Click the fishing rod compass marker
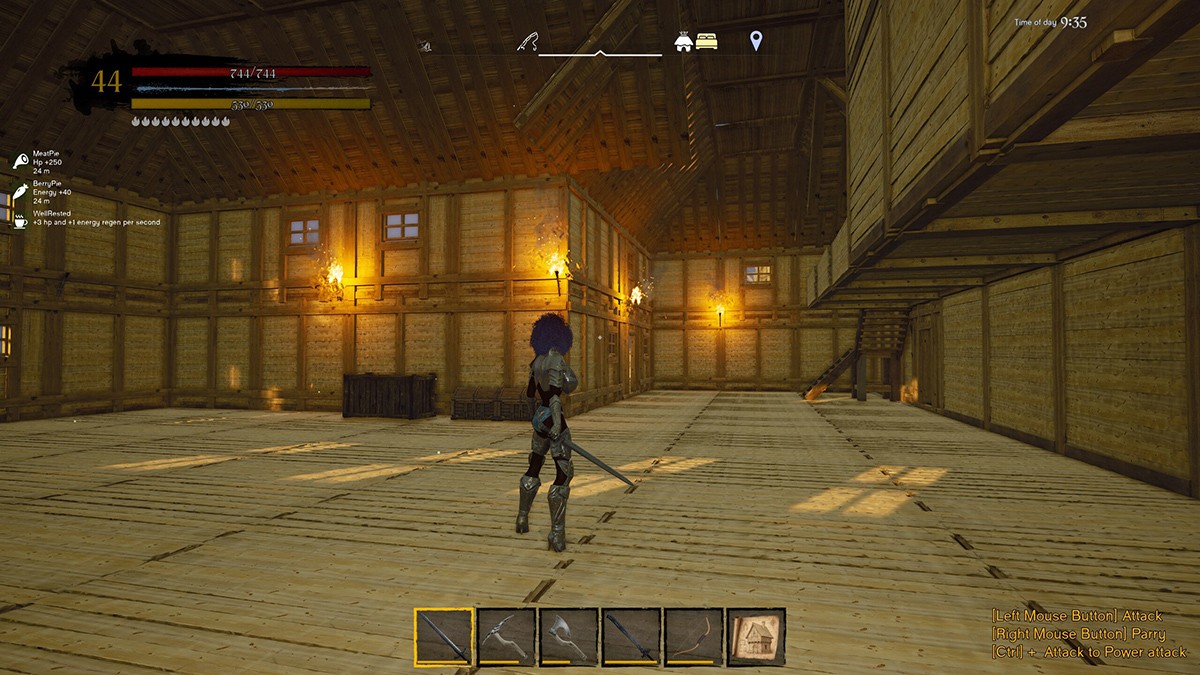Screen dimensions: 1200x675 528,41
